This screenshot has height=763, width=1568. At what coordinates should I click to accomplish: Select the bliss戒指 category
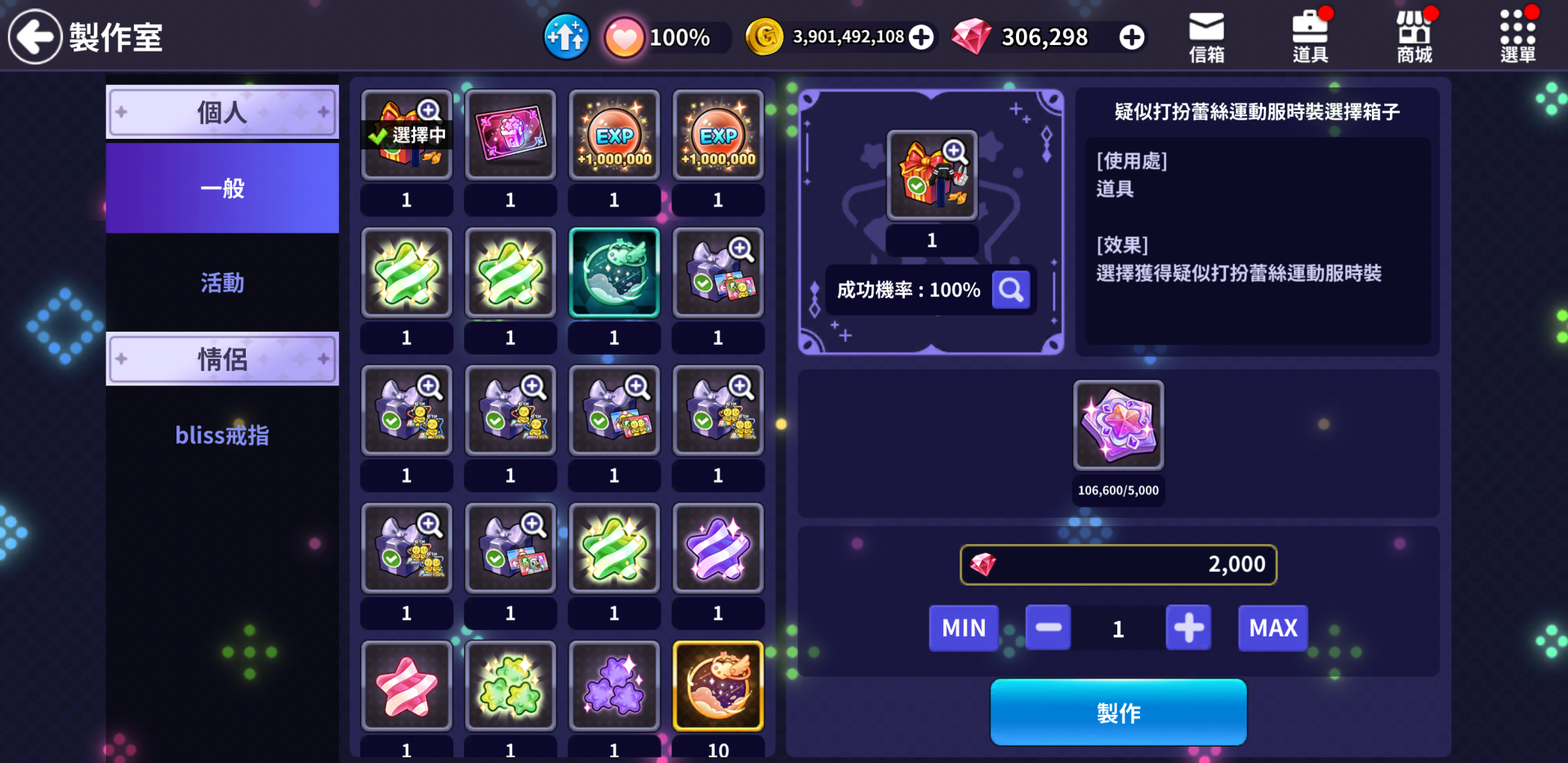222,435
